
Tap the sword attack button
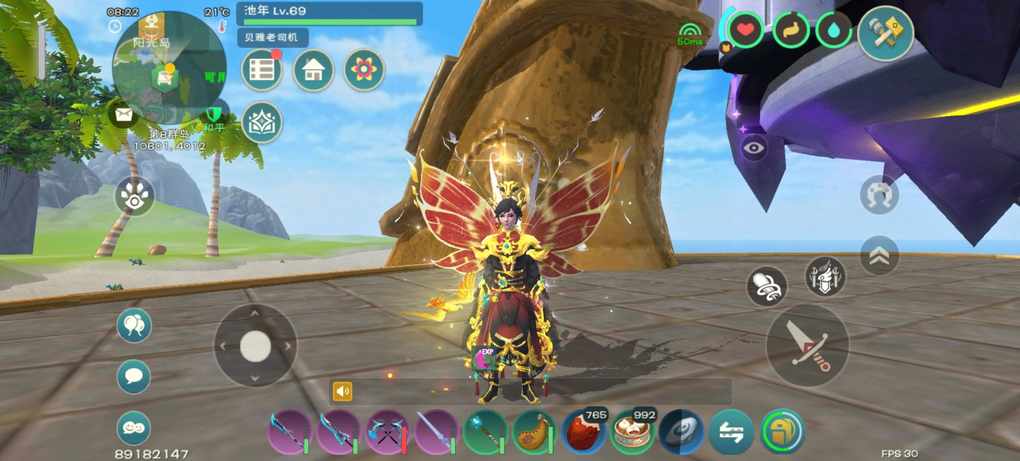coord(807,345)
